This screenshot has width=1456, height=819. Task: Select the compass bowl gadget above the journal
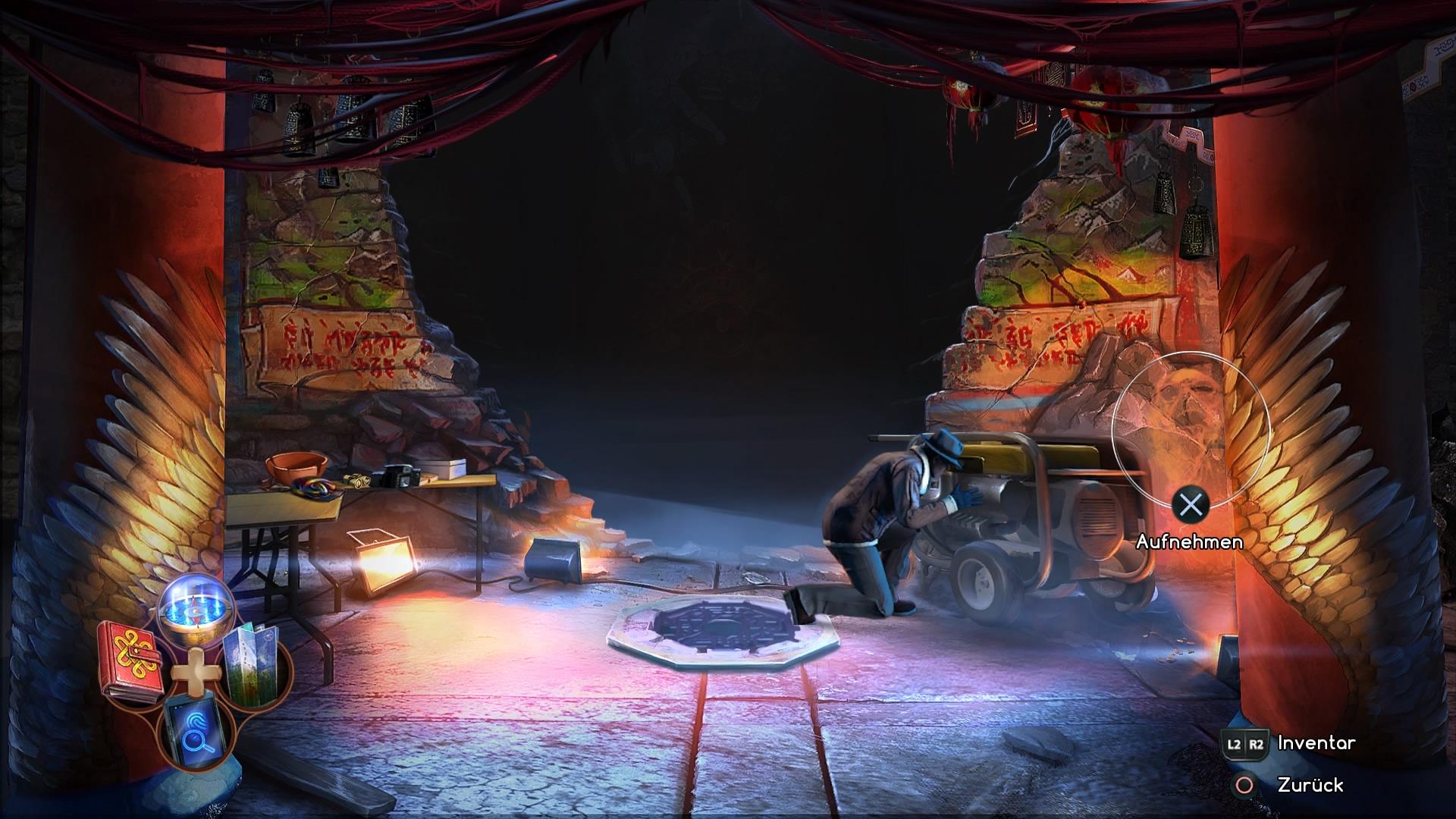pos(195,612)
